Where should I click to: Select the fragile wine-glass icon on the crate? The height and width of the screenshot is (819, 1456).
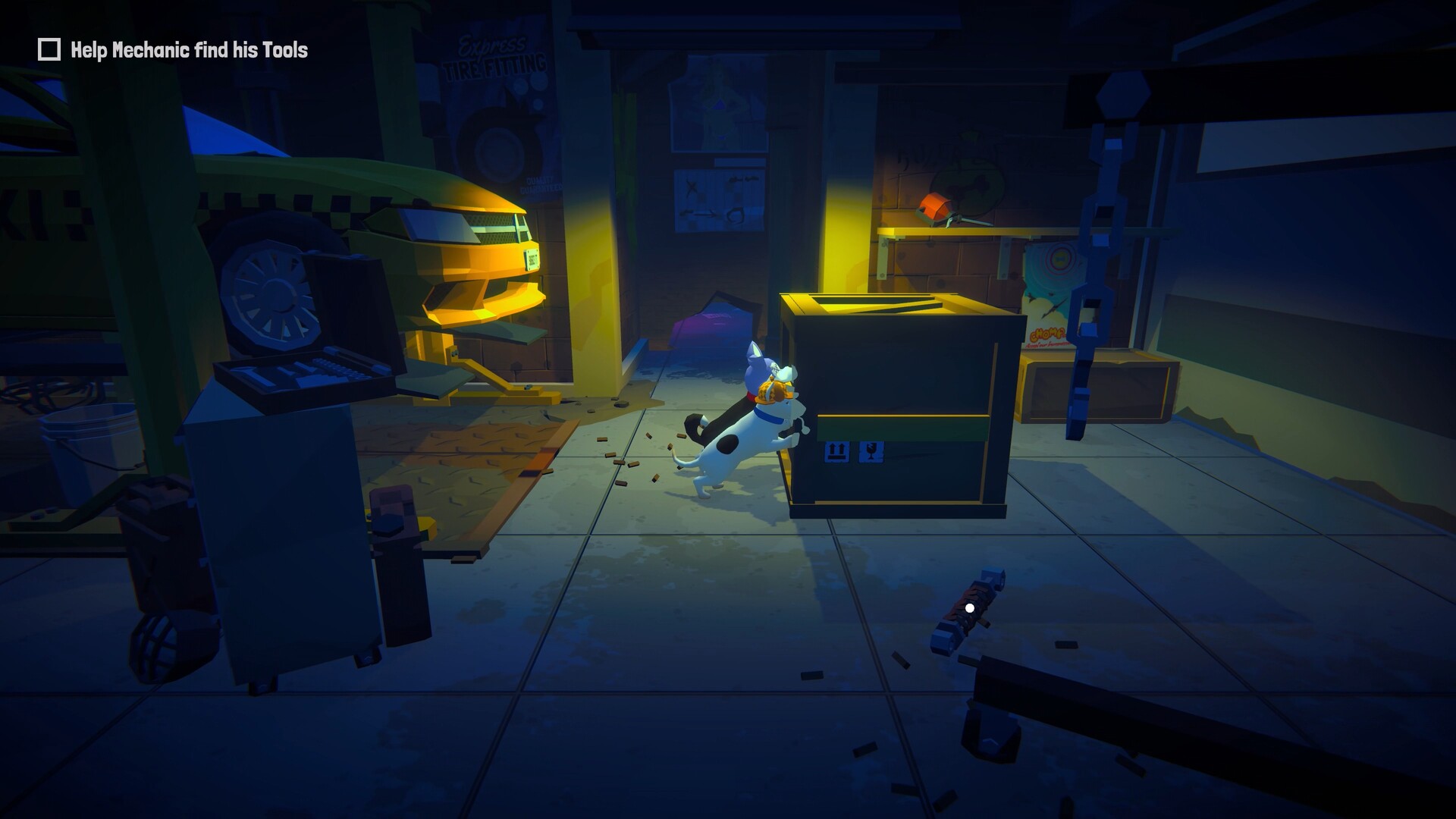coord(871,450)
